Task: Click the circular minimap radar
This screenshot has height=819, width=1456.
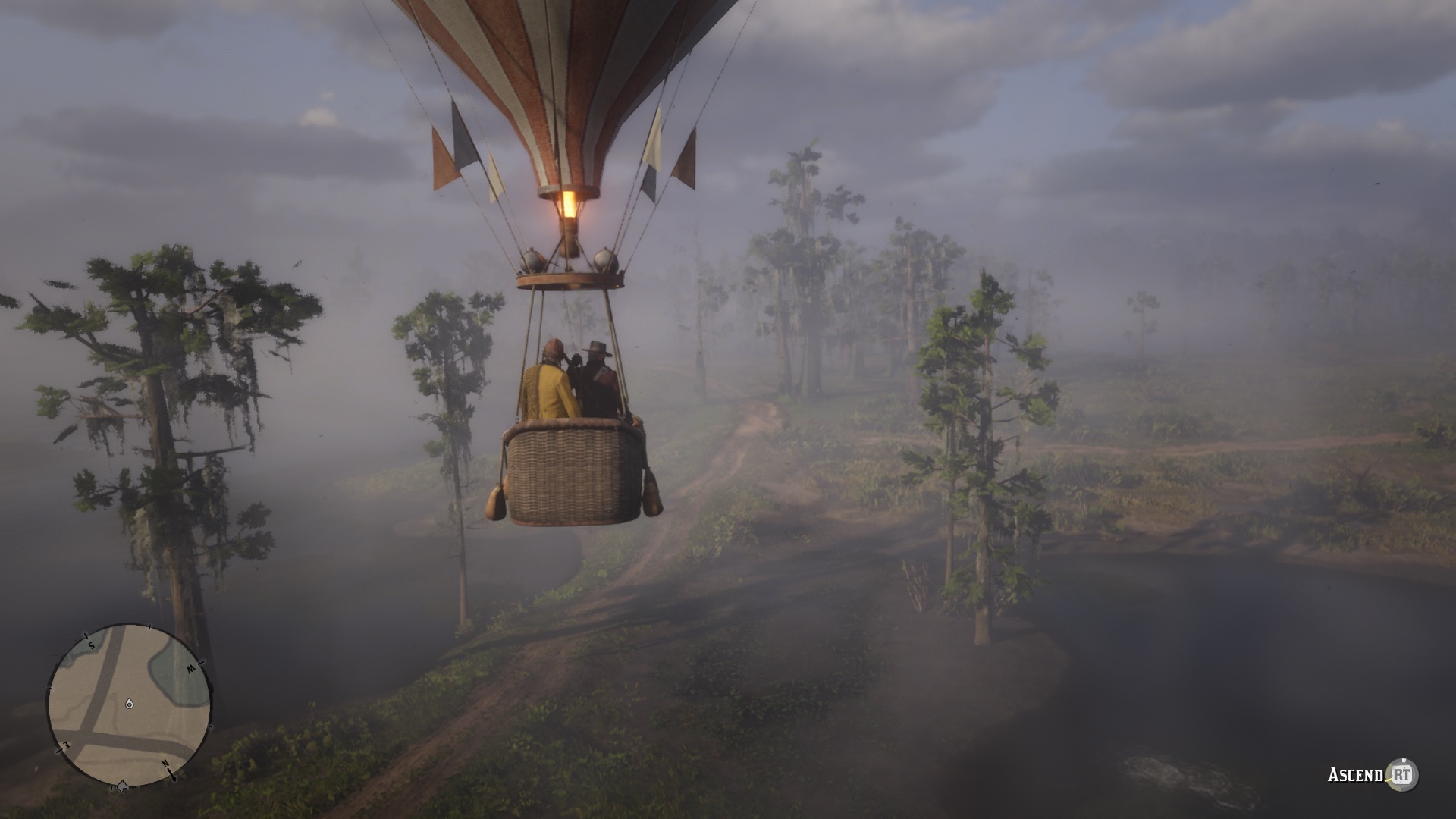Action: (130, 704)
